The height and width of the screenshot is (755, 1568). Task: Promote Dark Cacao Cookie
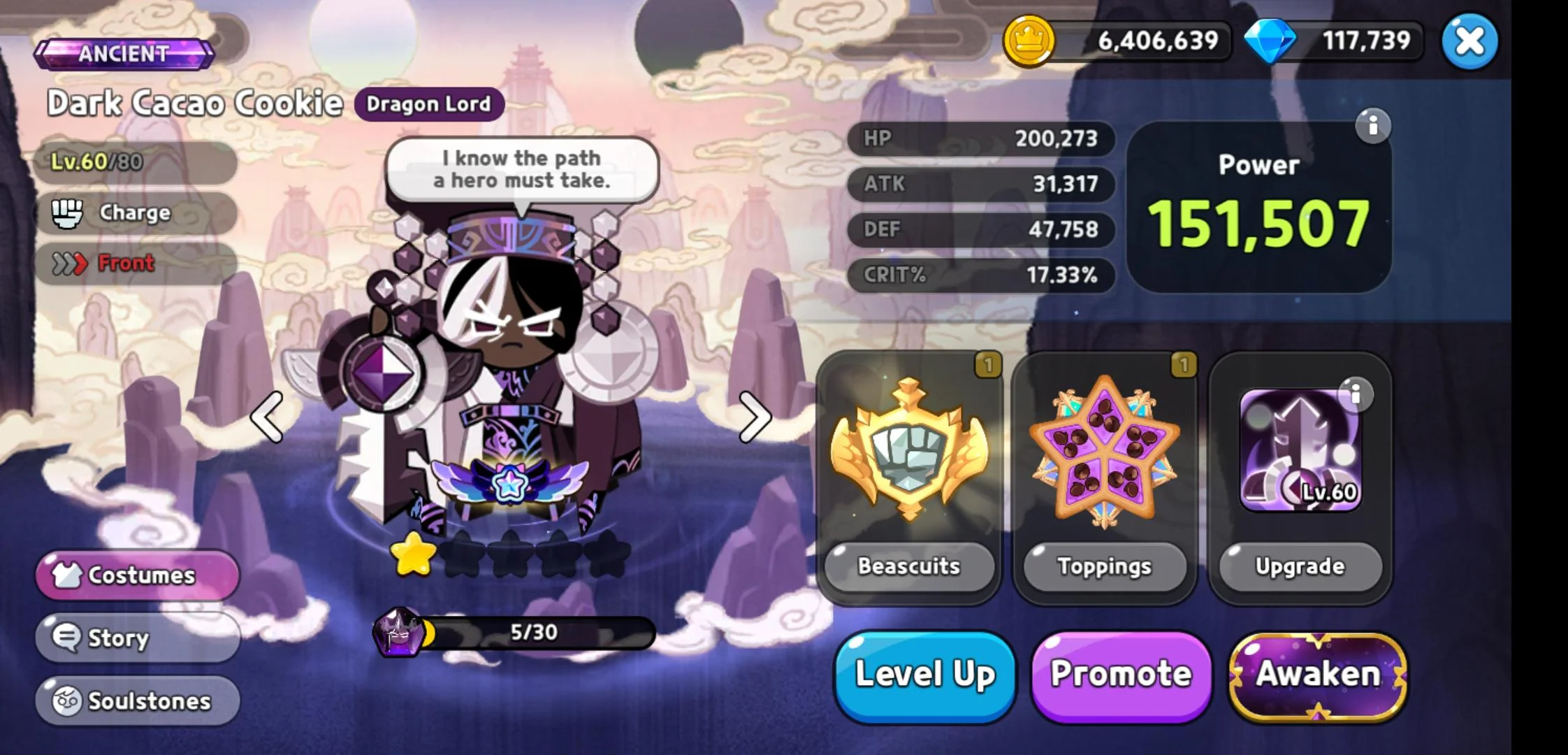coord(1121,675)
